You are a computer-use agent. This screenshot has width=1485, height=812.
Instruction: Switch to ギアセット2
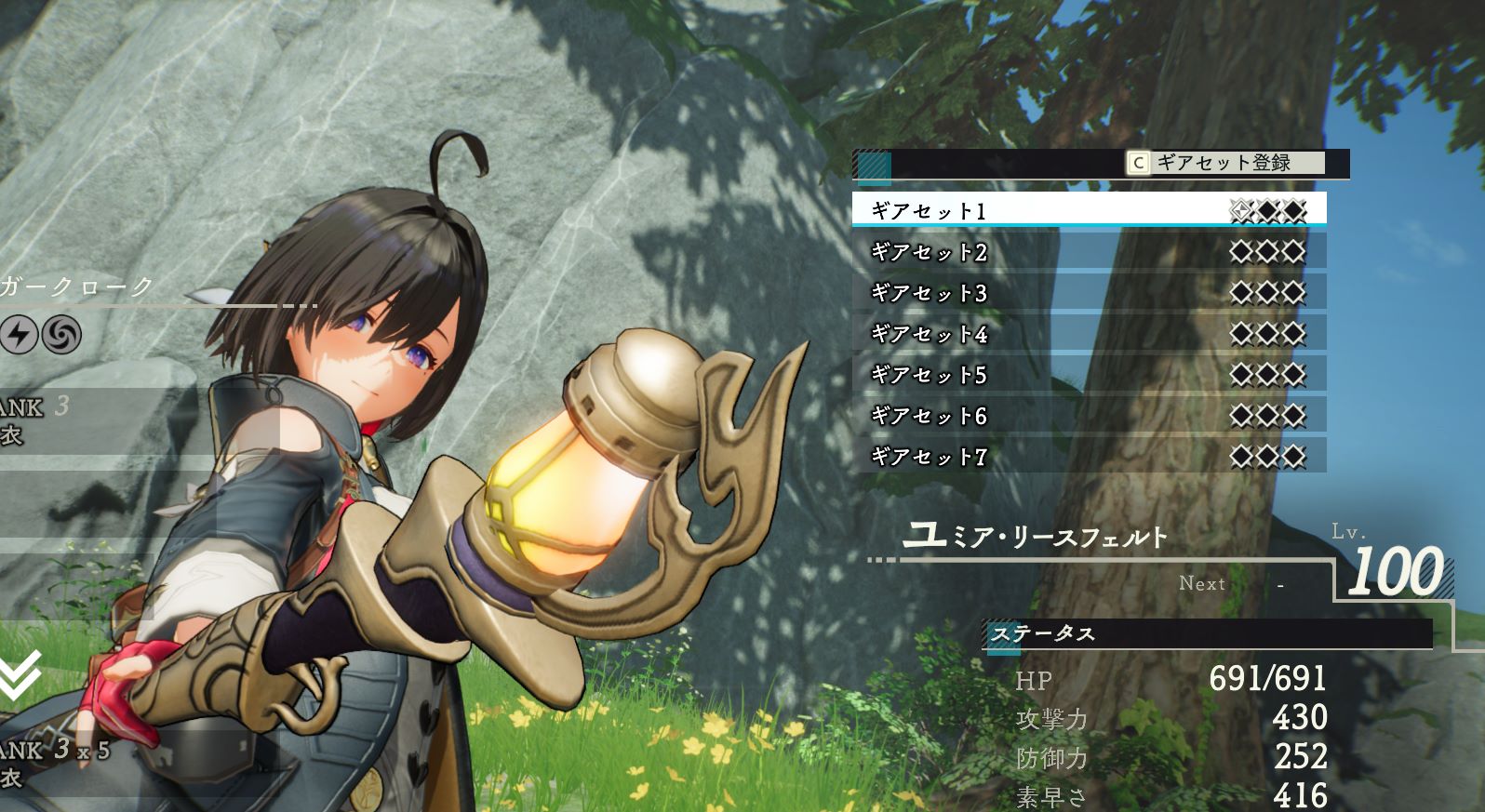pyautogui.click(x=930, y=252)
